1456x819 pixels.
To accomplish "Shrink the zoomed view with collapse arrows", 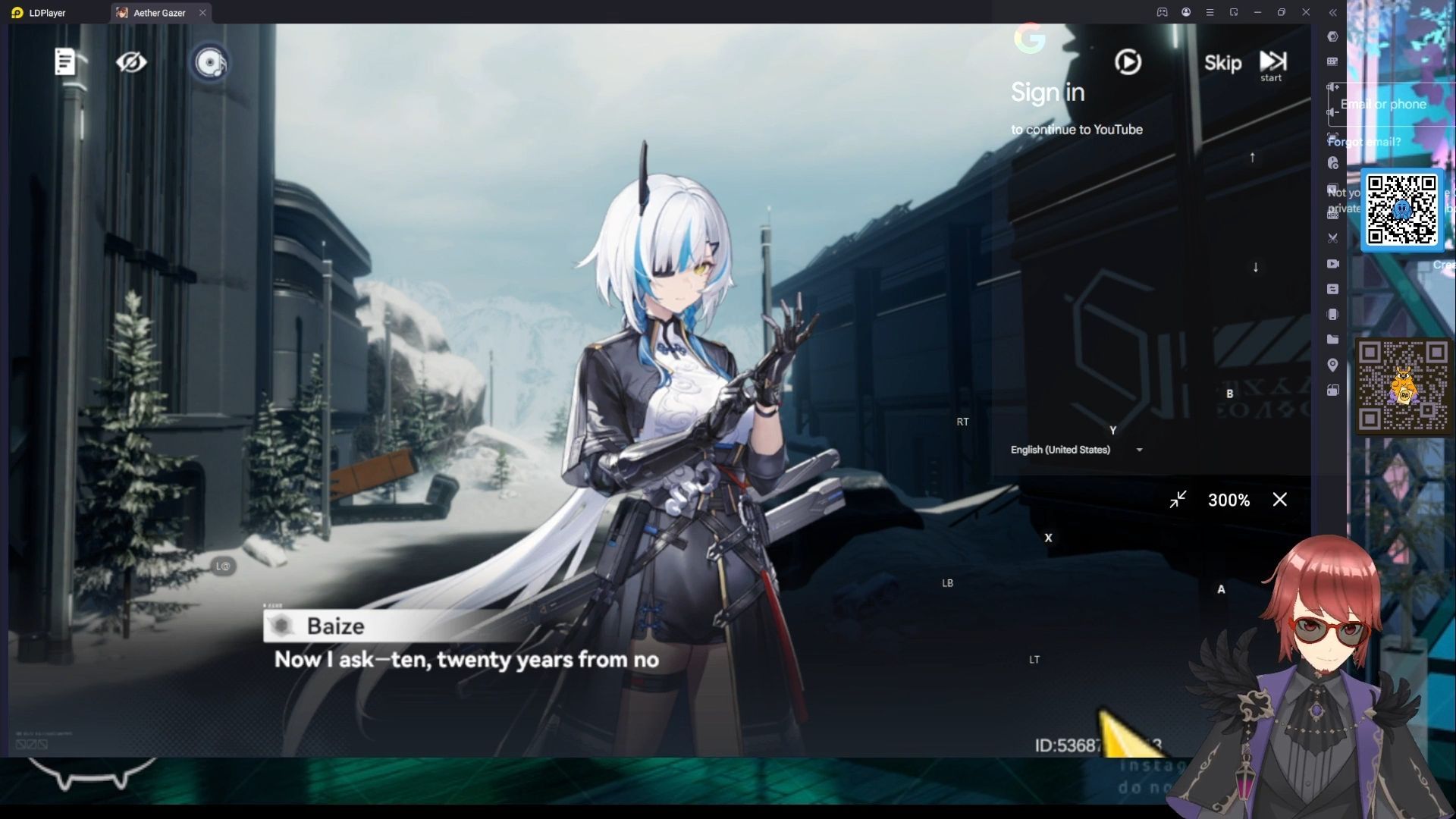I will (x=1178, y=500).
